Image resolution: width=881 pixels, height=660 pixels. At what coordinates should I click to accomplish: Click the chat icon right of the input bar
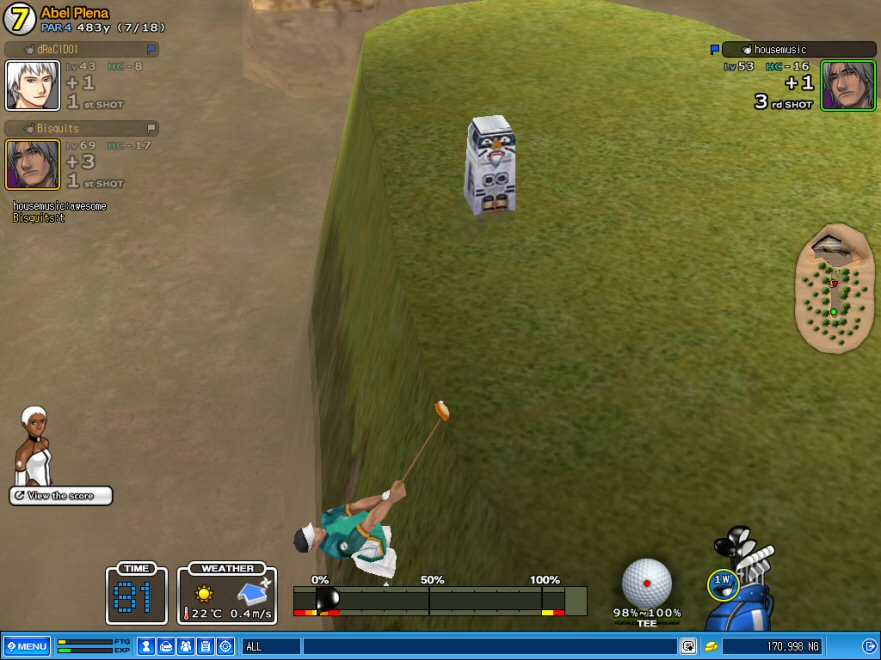688,647
